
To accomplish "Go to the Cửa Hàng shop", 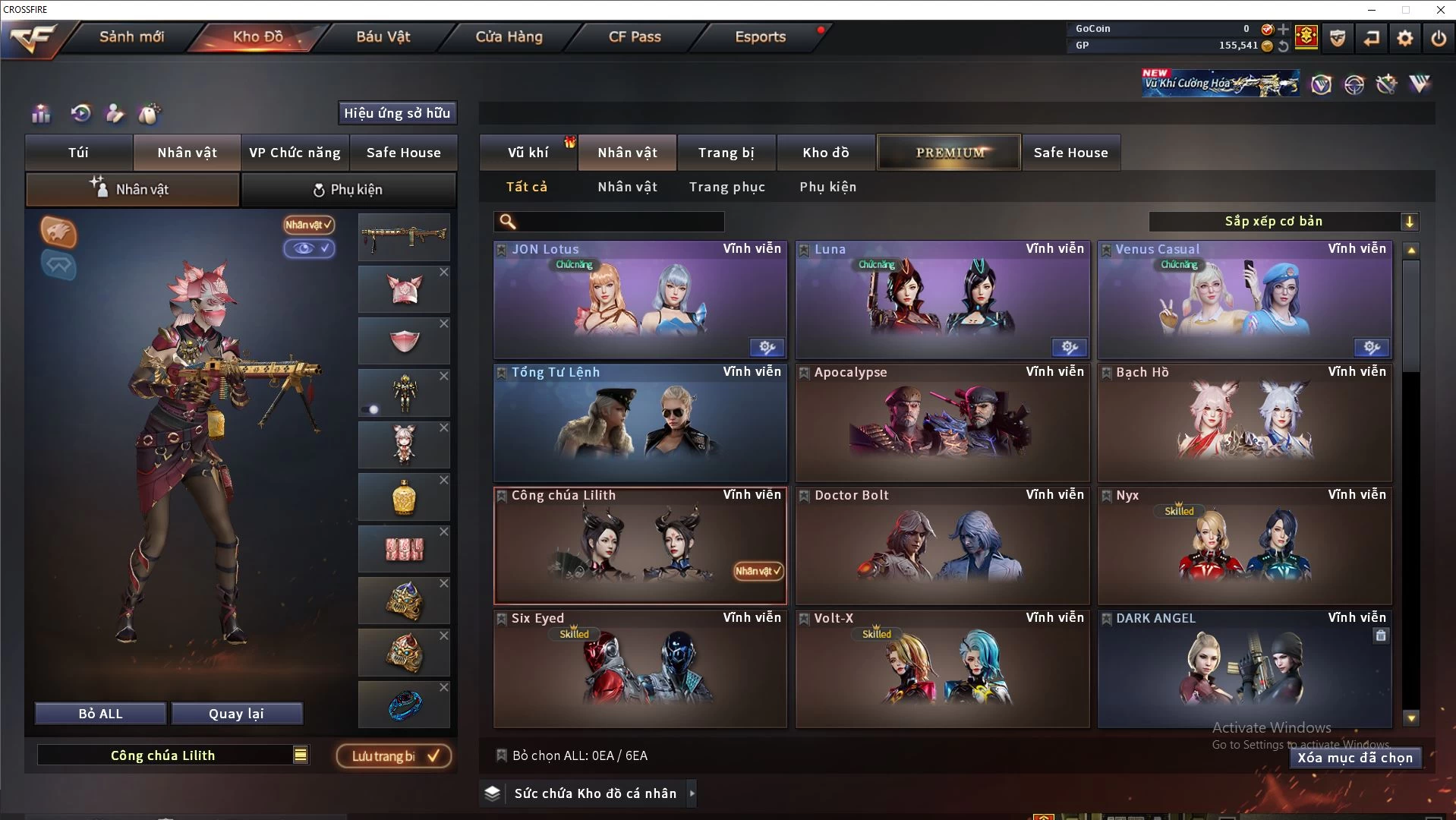I will click(509, 36).
